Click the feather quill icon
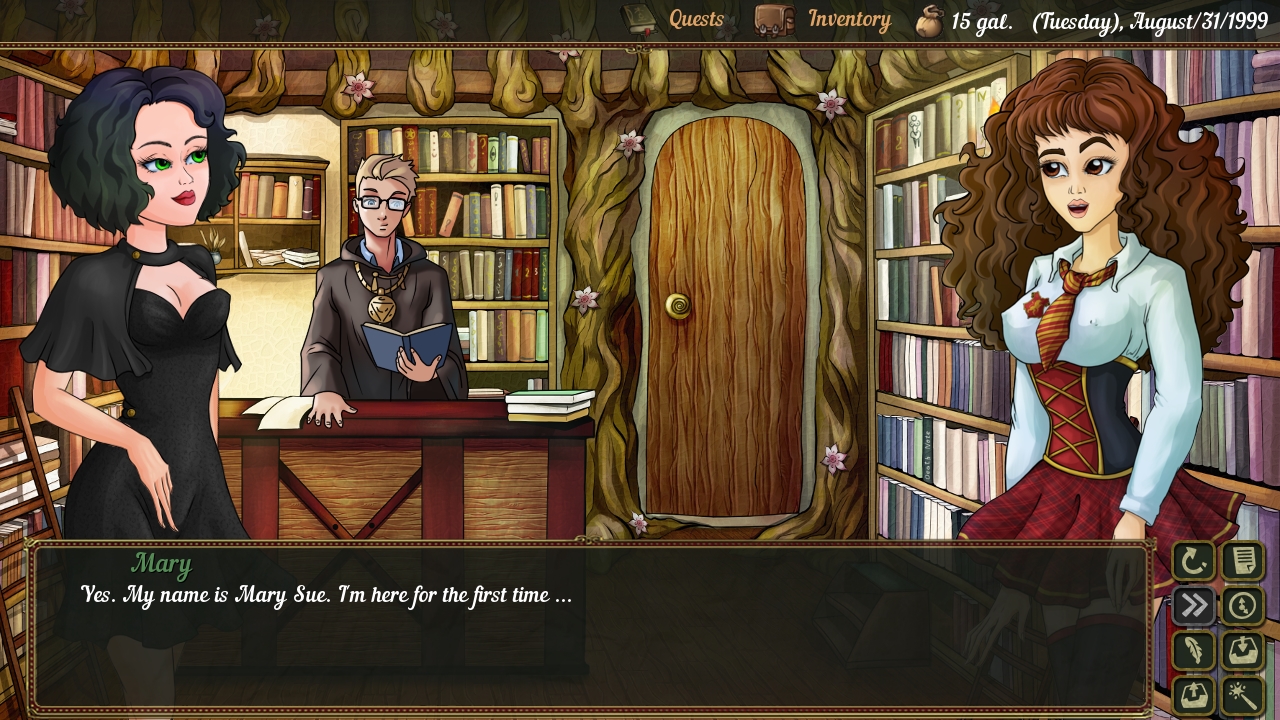Image resolution: width=1280 pixels, height=720 pixels. coord(1194,651)
